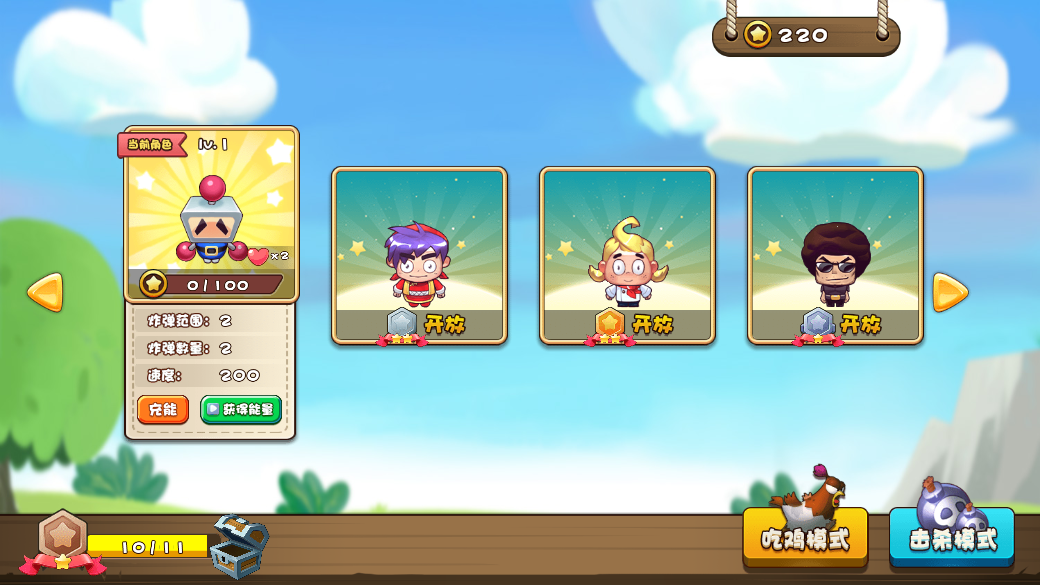Viewport: 1040px width, 585px height.
Task: Tap the green 获得能量 video button
Action: (241, 410)
